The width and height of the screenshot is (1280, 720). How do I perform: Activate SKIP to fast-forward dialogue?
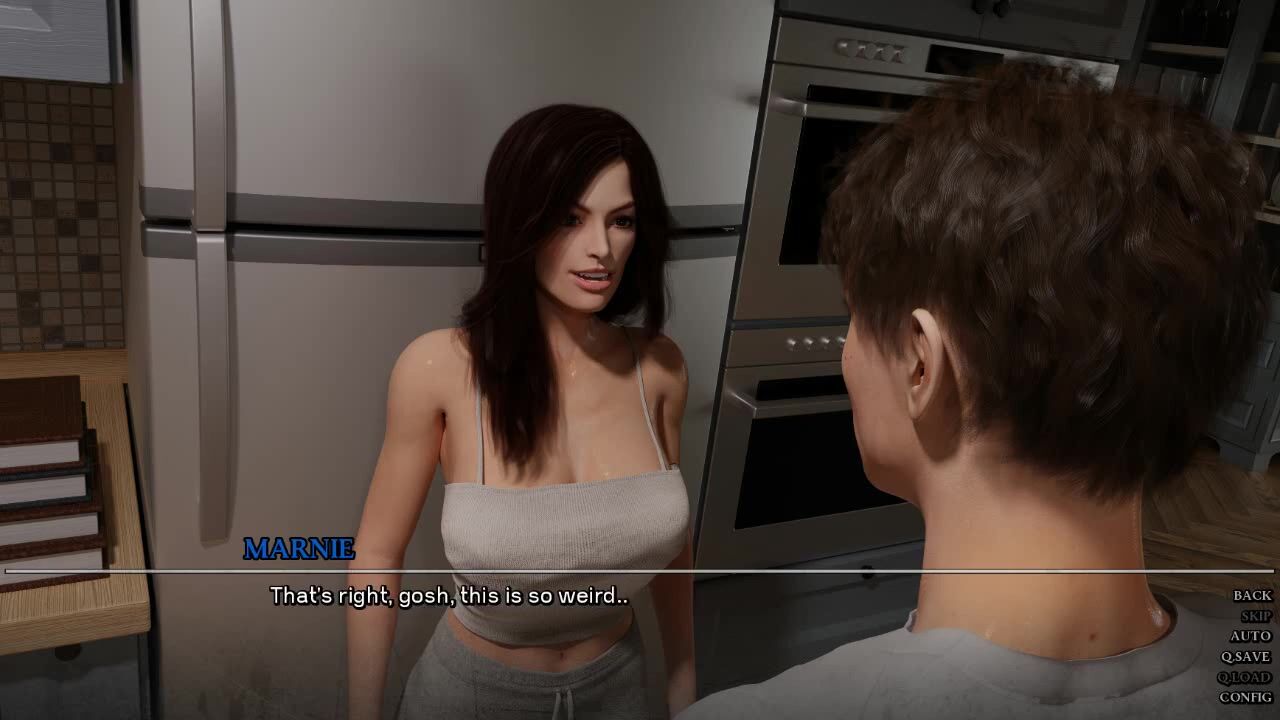(x=1256, y=616)
